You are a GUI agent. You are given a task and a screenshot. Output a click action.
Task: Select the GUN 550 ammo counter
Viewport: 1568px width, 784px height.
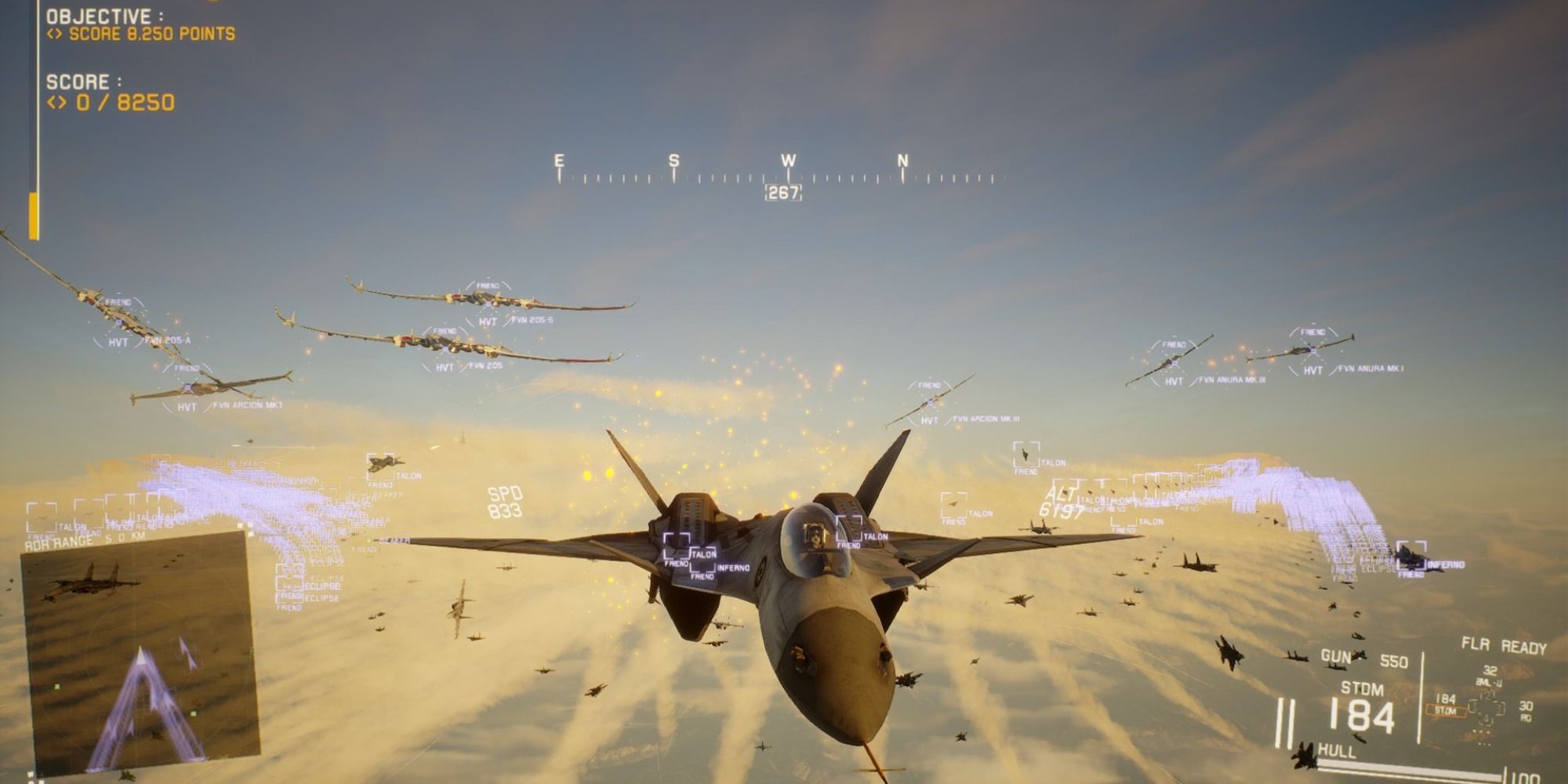(x=1364, y=659)
